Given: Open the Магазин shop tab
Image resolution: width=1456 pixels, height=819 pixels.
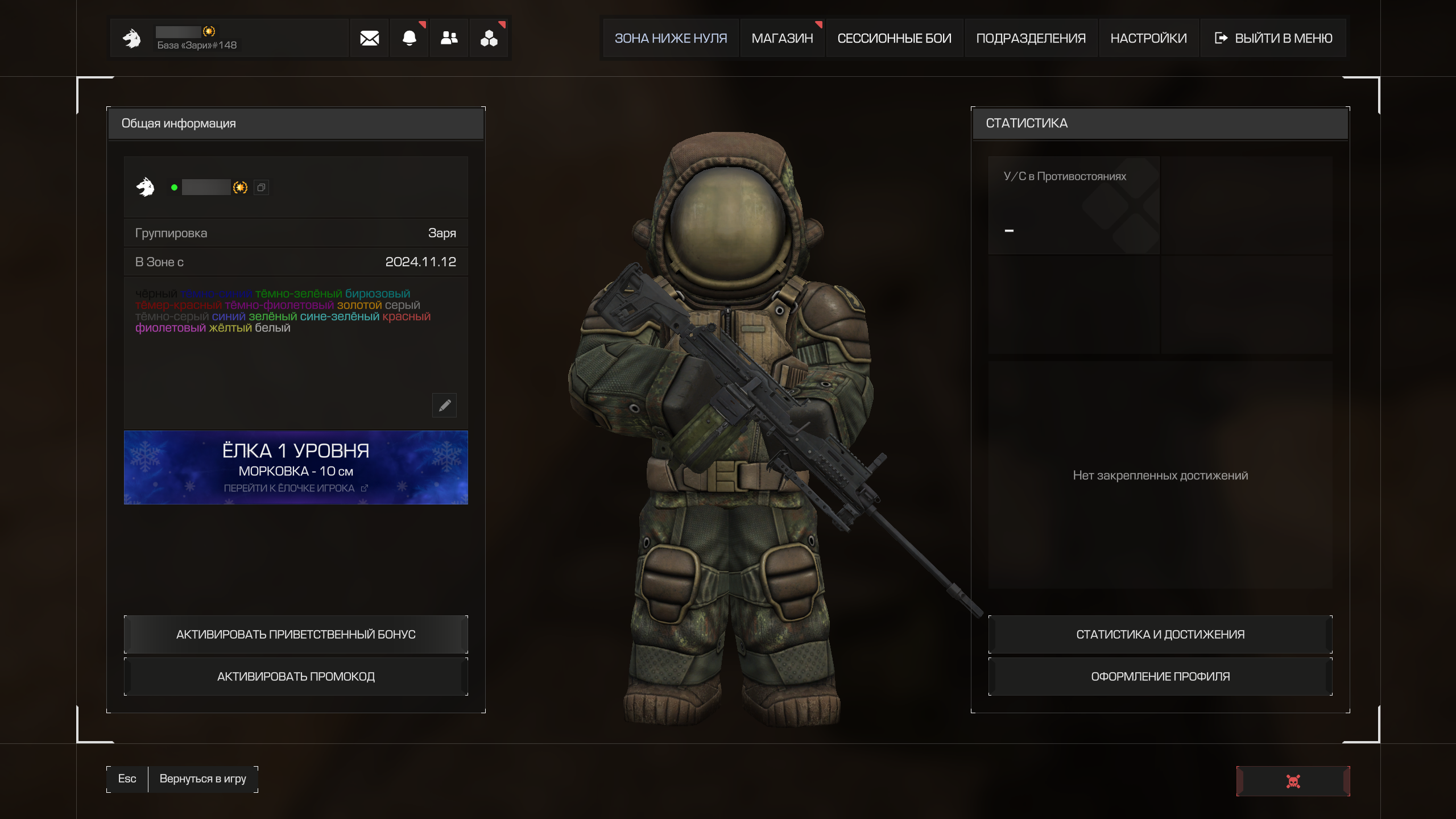Looking at the screenshot, I should [782, 38].
